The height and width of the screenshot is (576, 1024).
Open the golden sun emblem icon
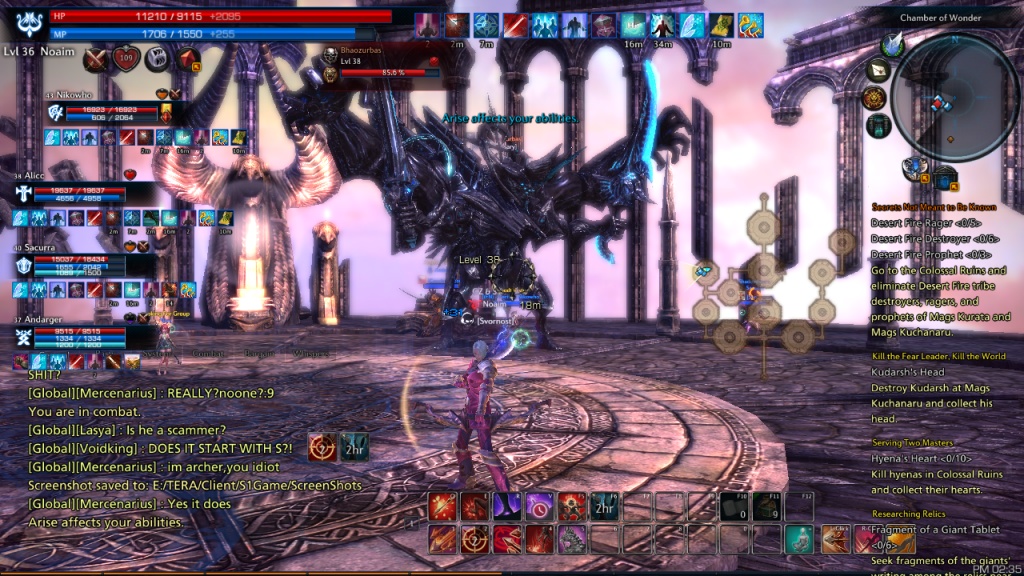[x=874, y=98]
